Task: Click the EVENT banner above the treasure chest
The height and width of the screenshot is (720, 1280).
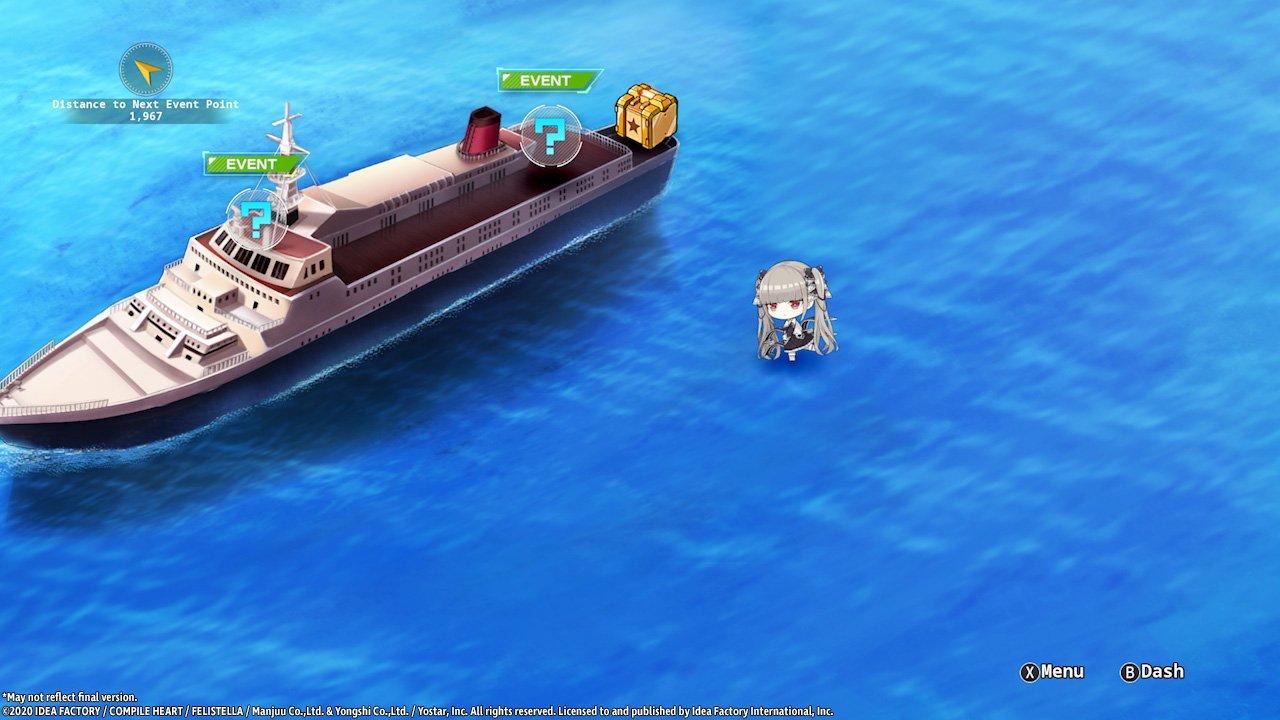Action: pyautogui.click(x=544, y=80)
